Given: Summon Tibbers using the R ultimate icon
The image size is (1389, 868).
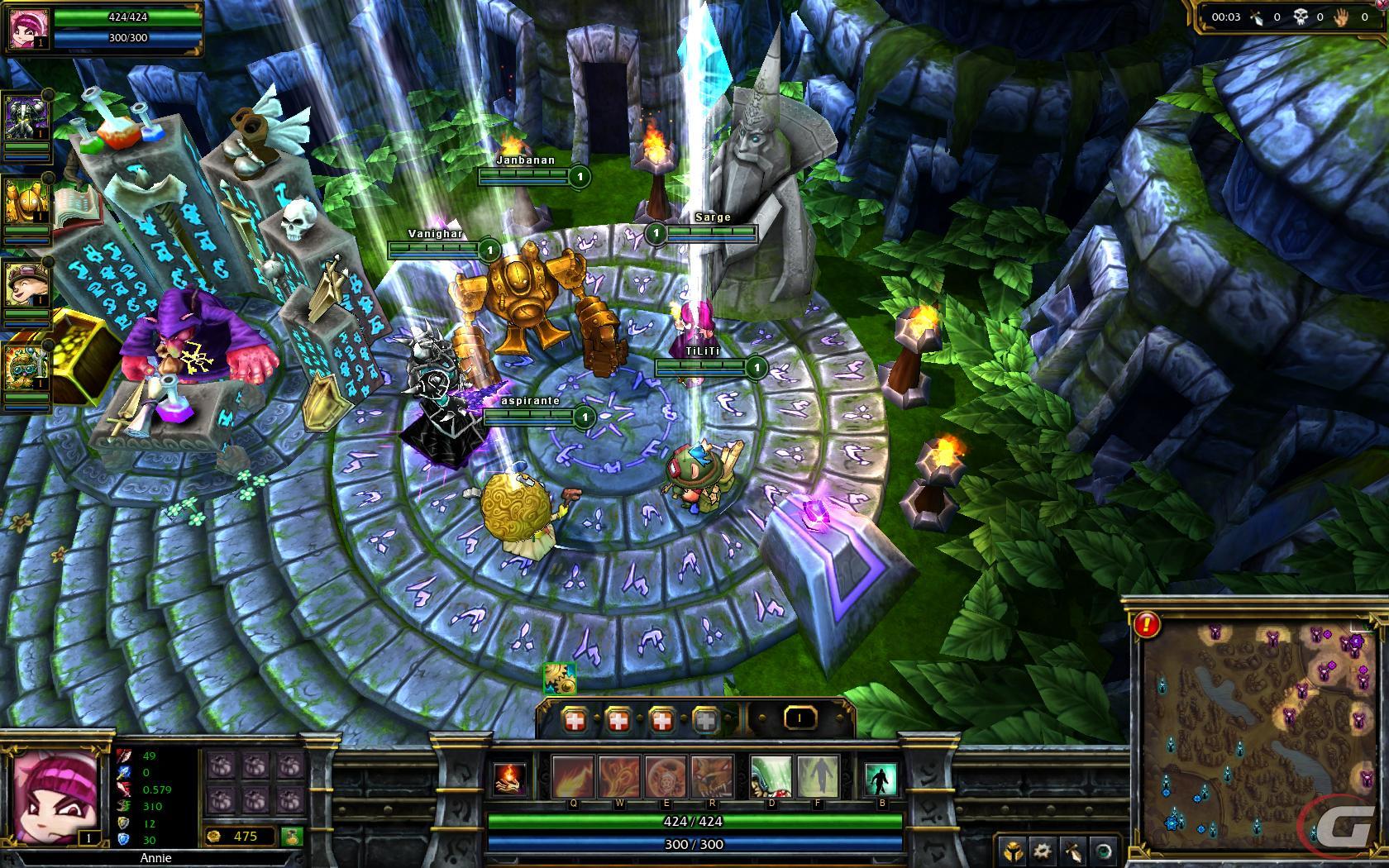Looking at the screenshot, I should point(711,777).
